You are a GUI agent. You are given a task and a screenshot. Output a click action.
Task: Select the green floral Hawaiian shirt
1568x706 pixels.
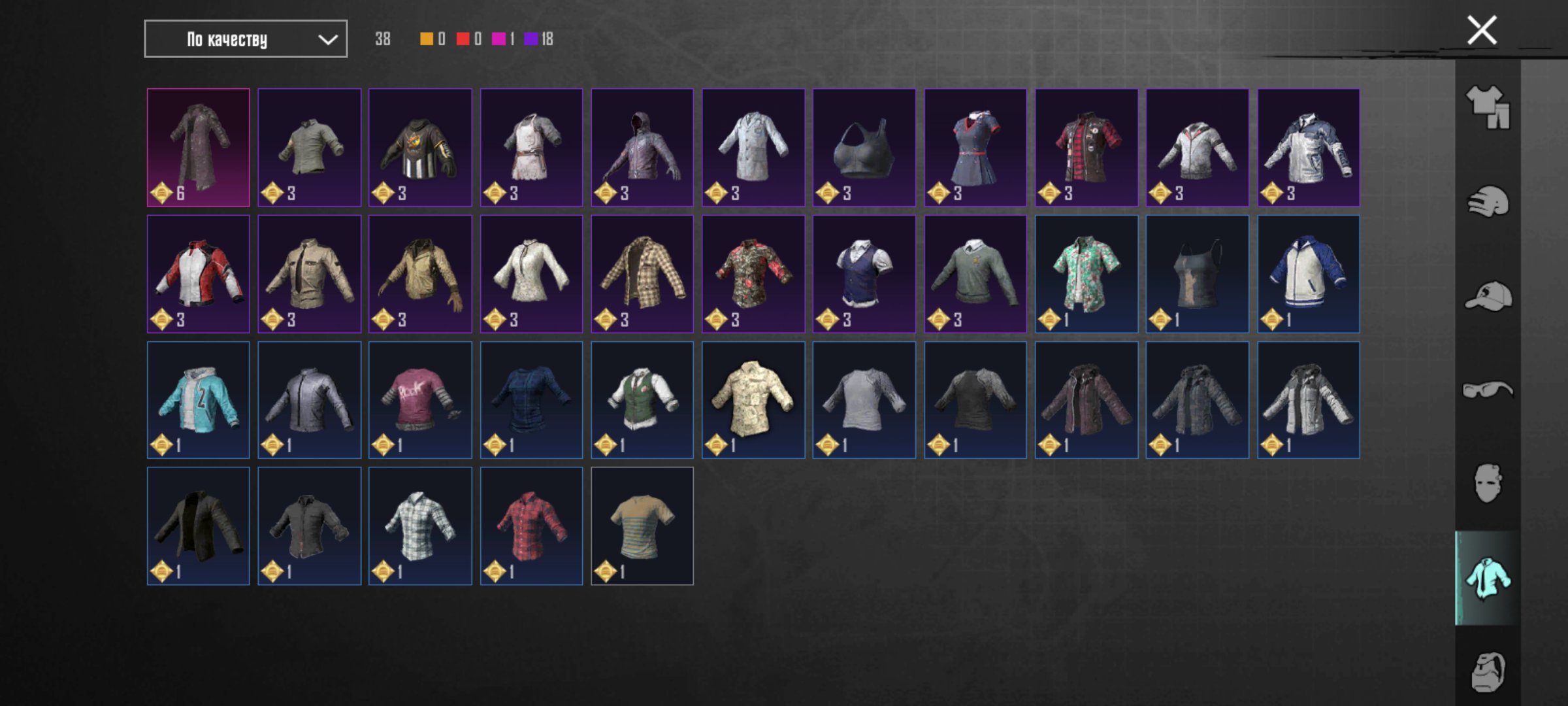pyautogui.click(x=1086, y=273)
